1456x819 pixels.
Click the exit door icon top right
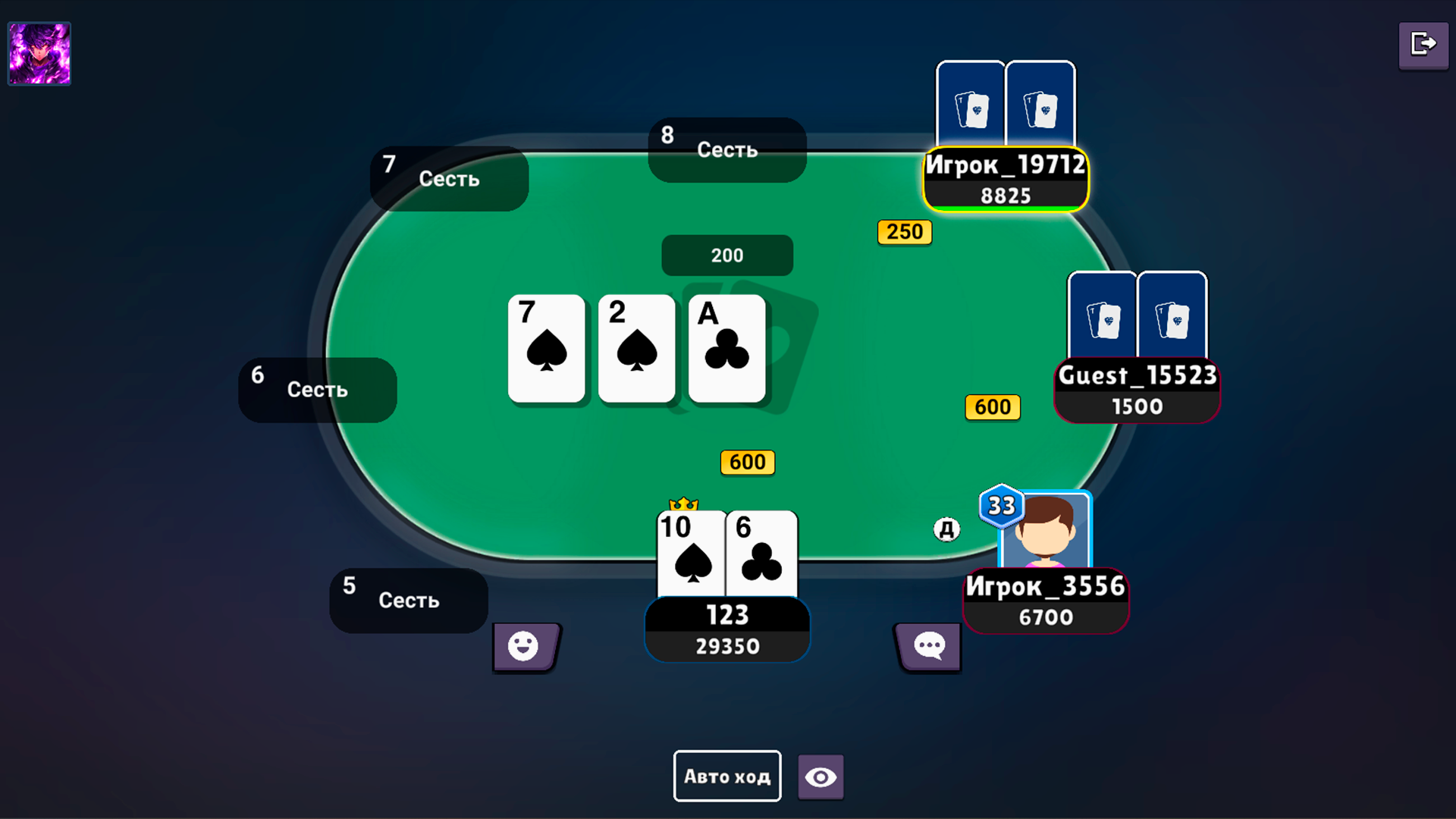[x=1423, y=45]
